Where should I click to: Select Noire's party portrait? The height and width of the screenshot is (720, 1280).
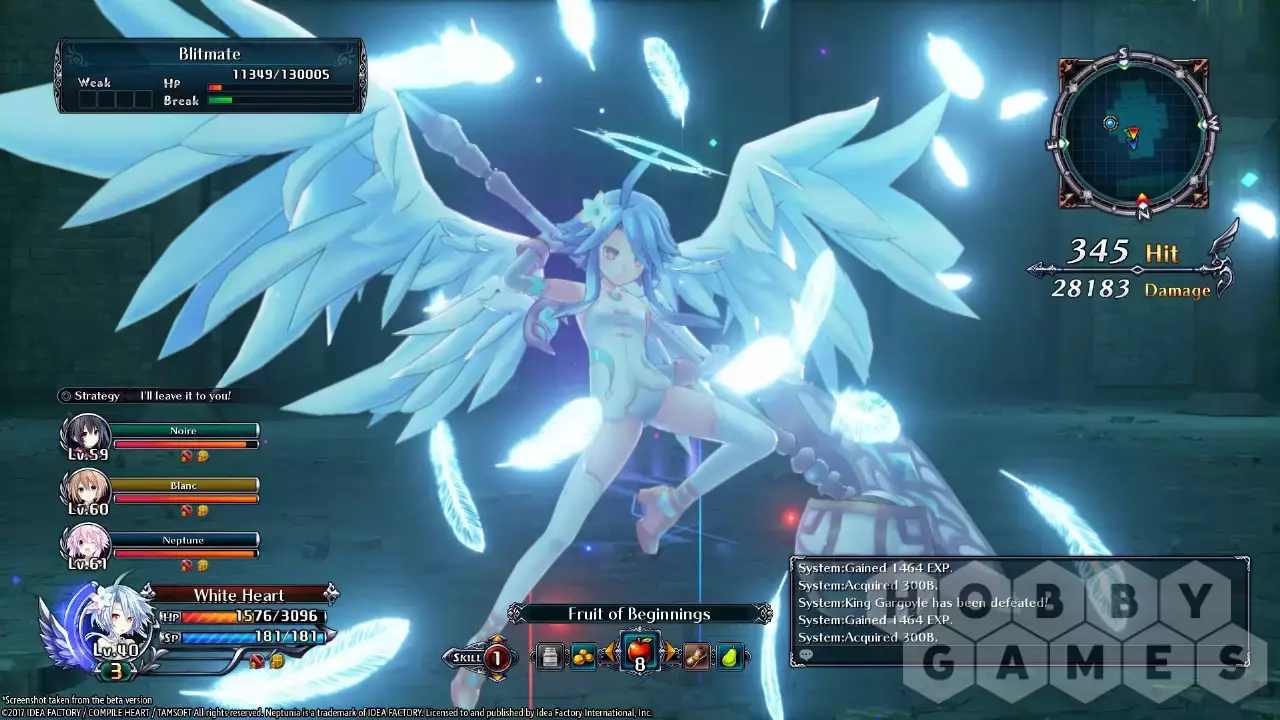(x=85, y=436)
